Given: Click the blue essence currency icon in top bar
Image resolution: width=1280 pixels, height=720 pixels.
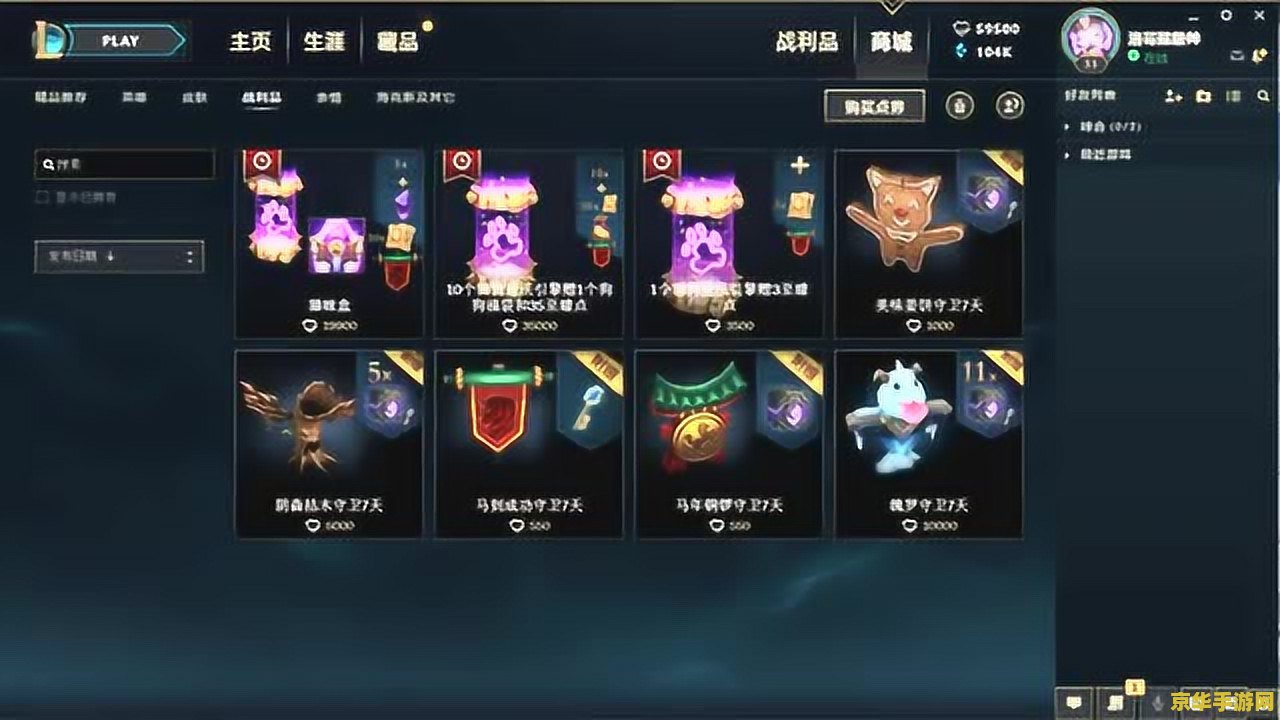Looking at the screenshot, I should coord(957,28).
